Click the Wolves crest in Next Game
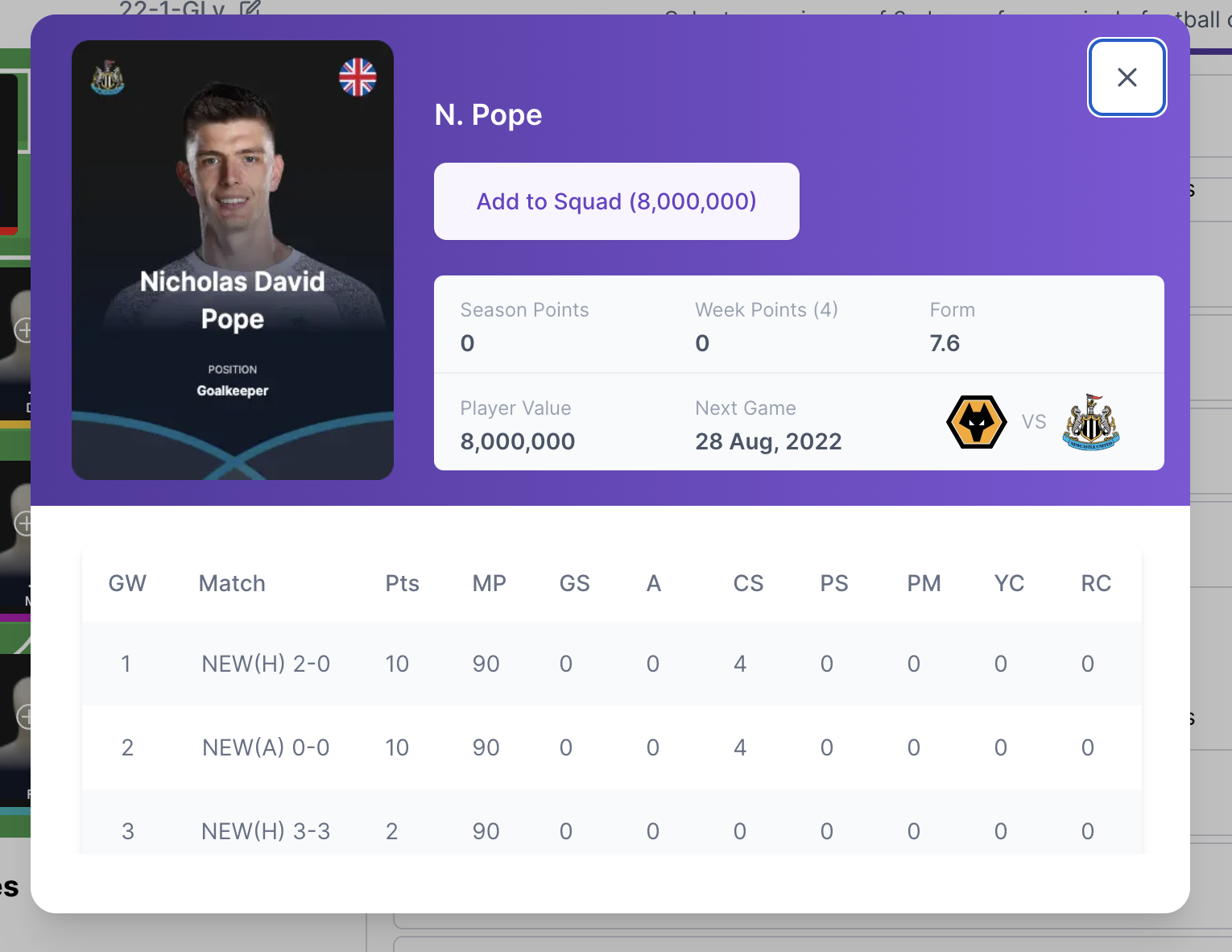 976,422
